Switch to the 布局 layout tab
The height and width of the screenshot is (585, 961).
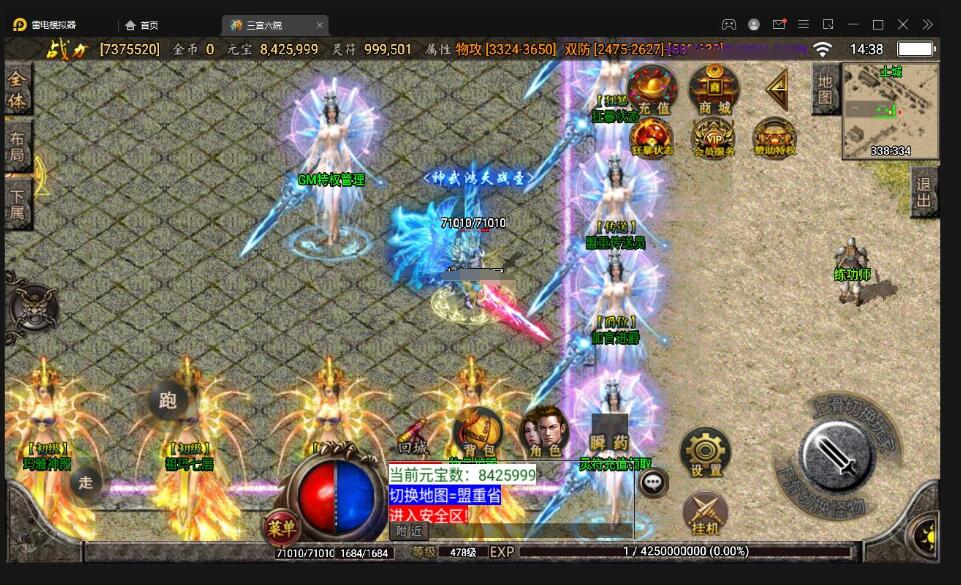tap(17, 146)
